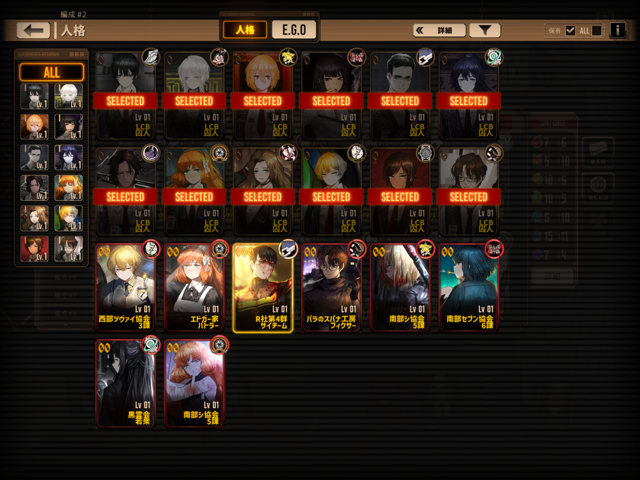Select the 黒雲会 若衆 identity card
This screenshot has height=480, width=640.
(126, 383)
